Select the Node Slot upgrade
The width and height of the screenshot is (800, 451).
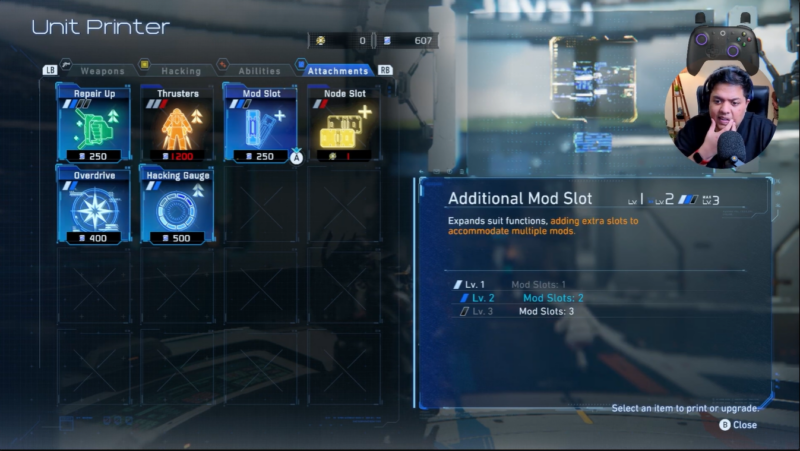[343, 124]
